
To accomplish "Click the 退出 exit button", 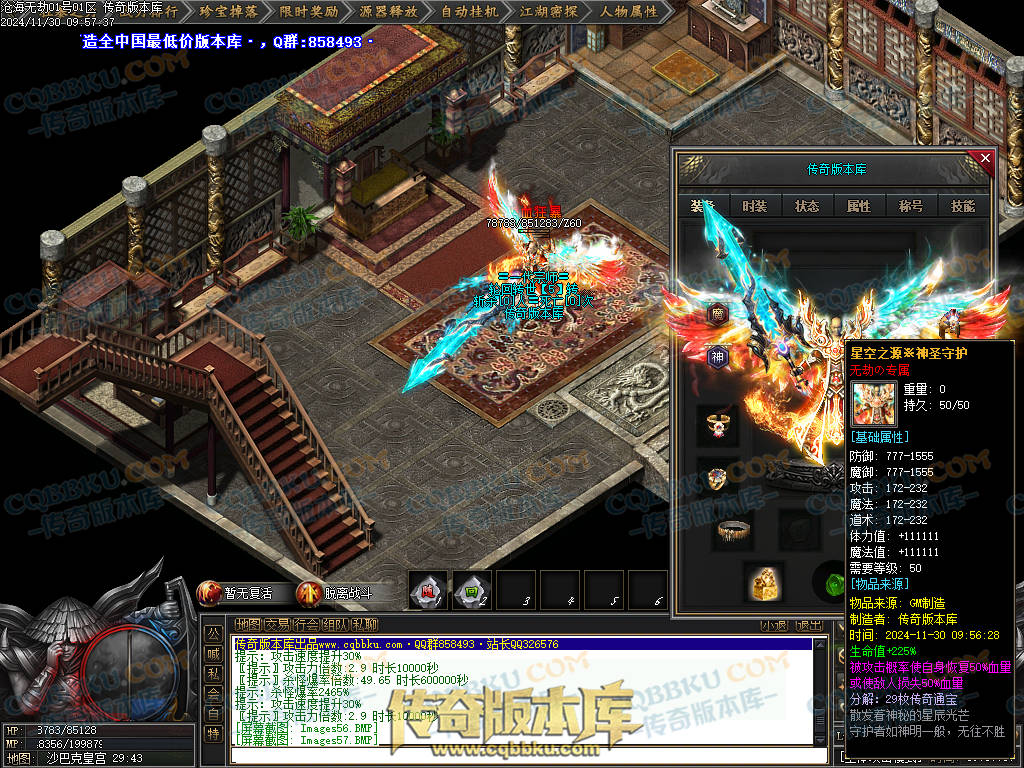I will pos(808,626).
